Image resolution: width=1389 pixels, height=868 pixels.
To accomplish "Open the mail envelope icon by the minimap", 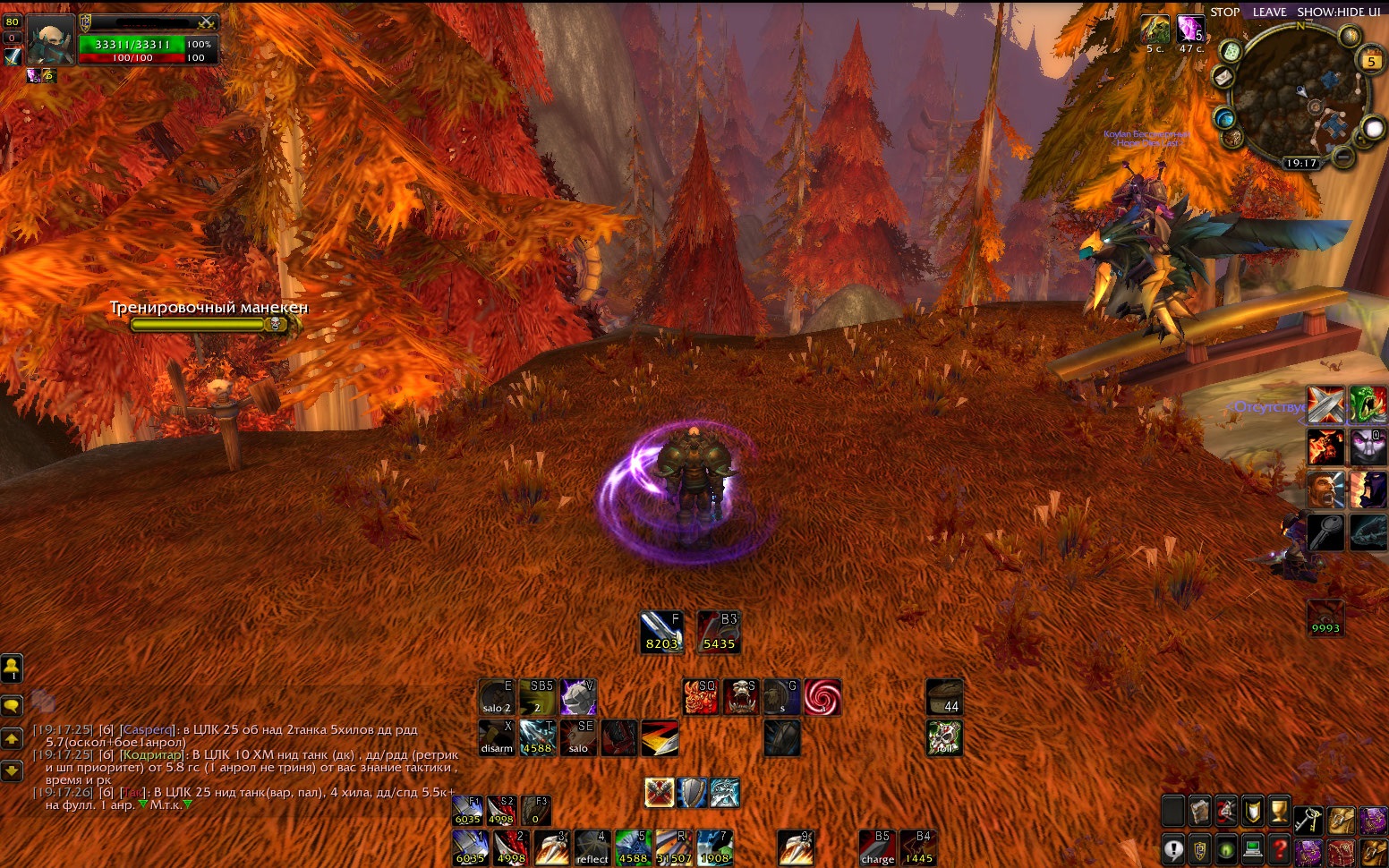I will (1223, 78).
